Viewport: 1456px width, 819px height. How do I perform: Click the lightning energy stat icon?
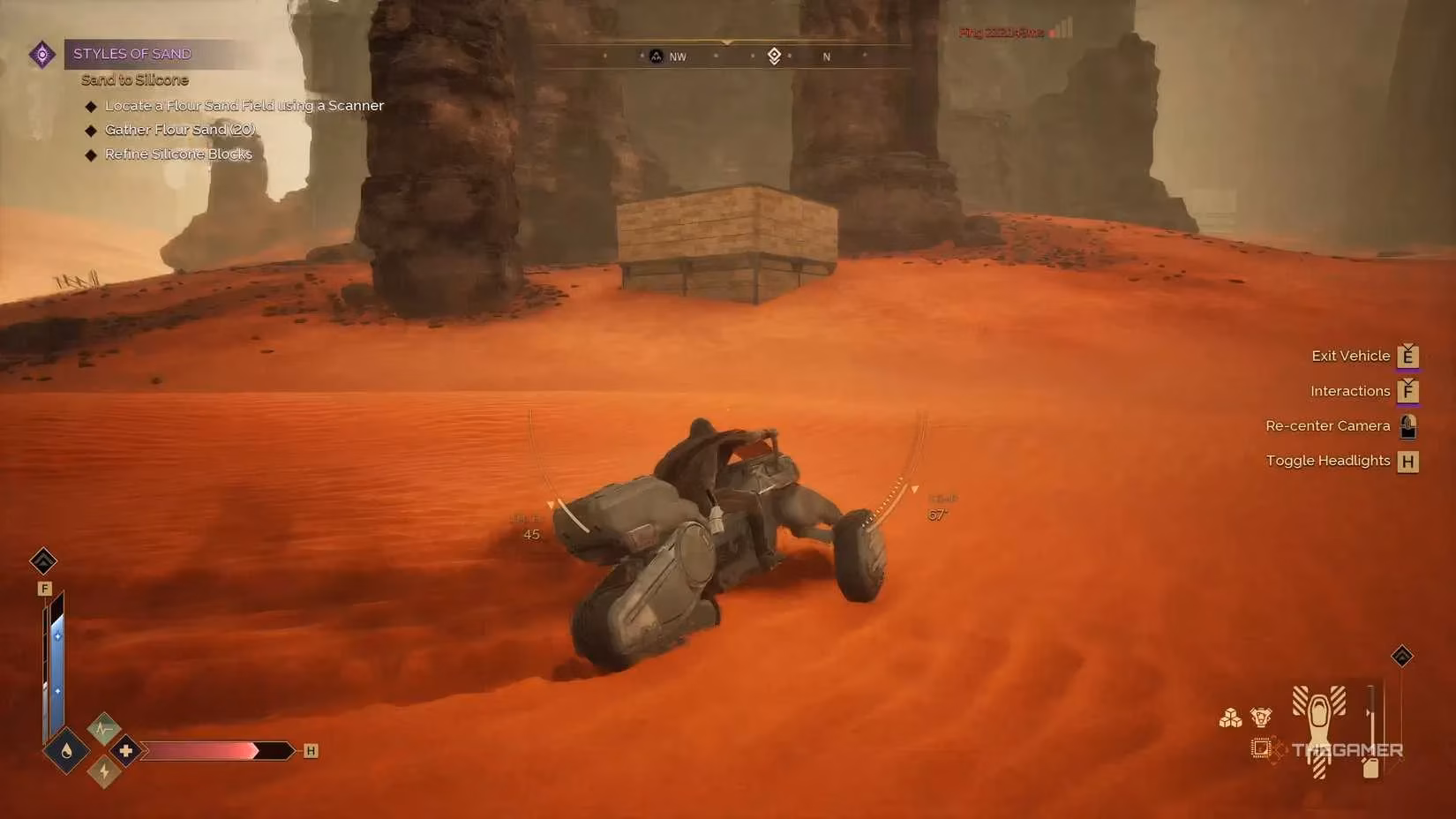(105, 770)
